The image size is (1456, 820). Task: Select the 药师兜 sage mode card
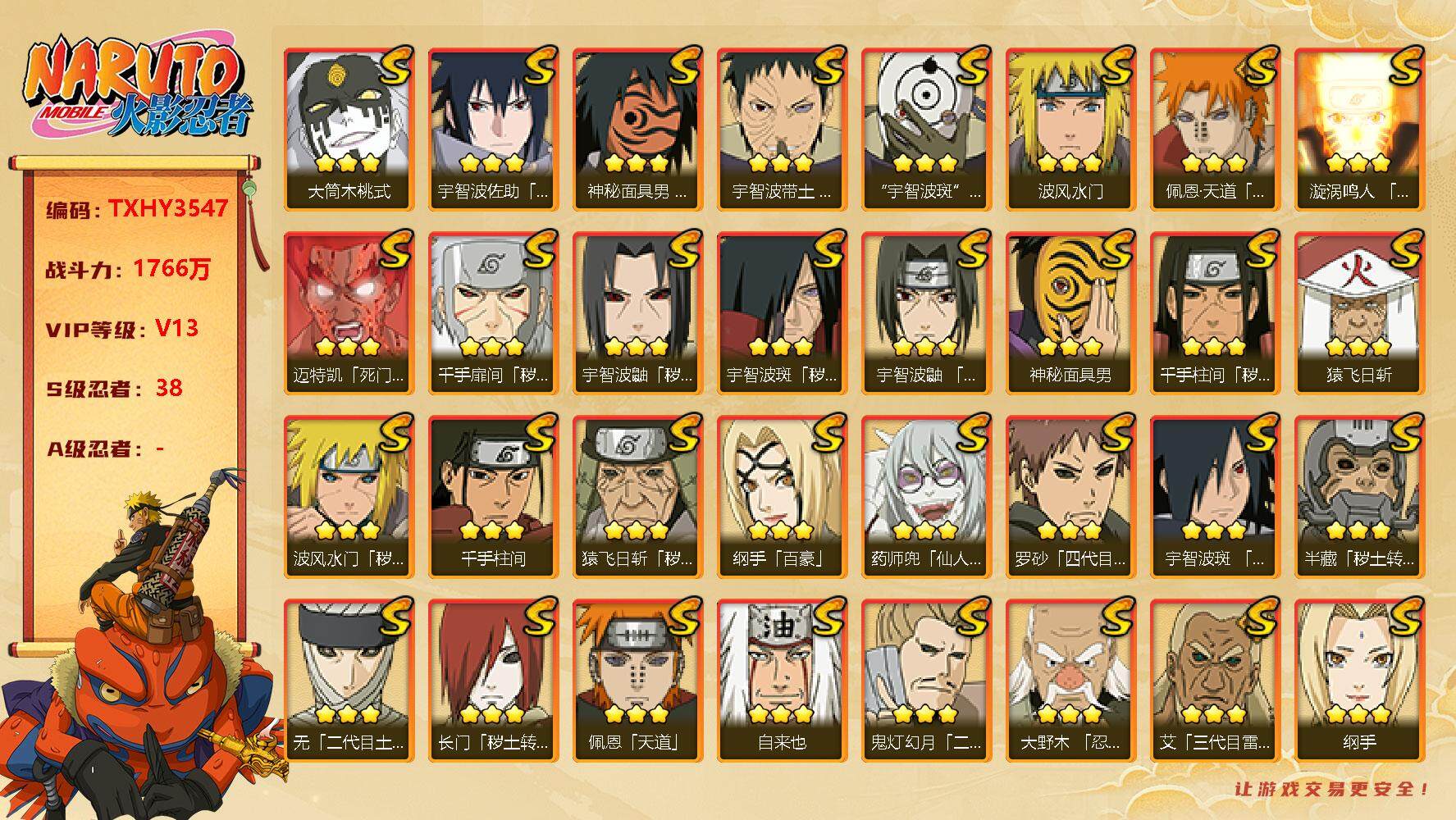pyautogui.click(x=926, y=496)
